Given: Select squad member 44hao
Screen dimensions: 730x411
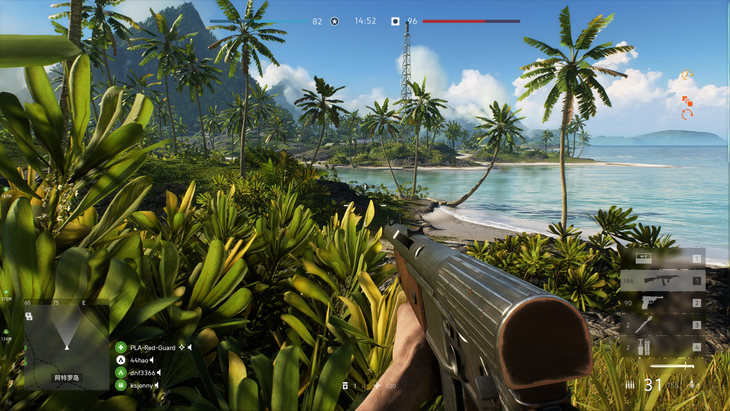Looking at the screenshot, I should click(140, 360).
